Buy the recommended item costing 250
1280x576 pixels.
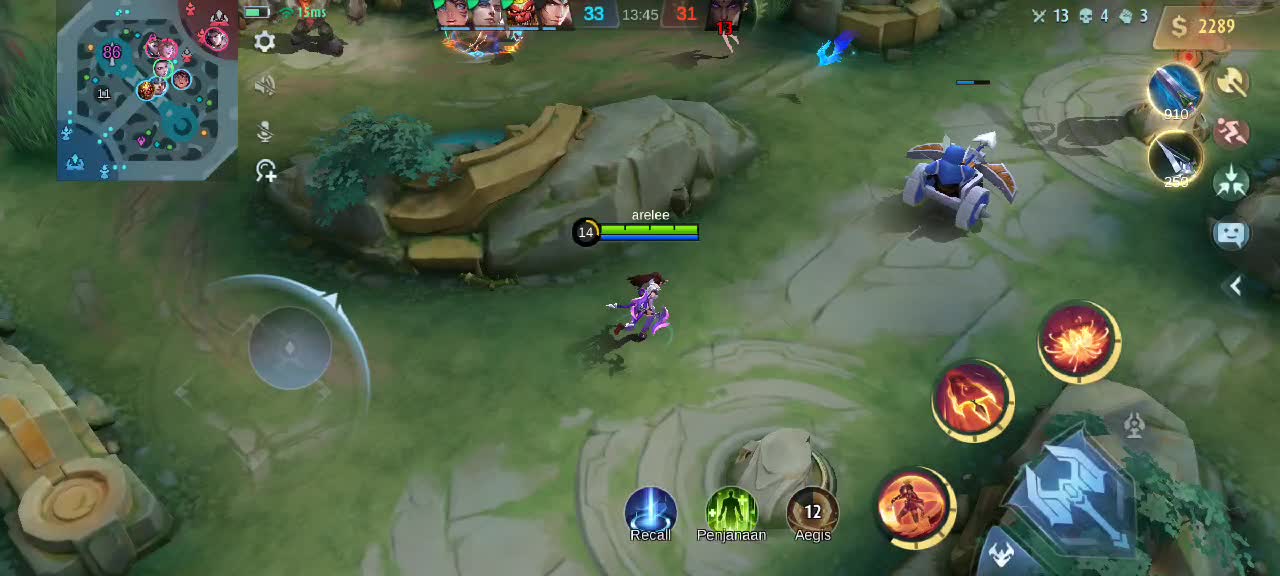(x=1175, y=157)
